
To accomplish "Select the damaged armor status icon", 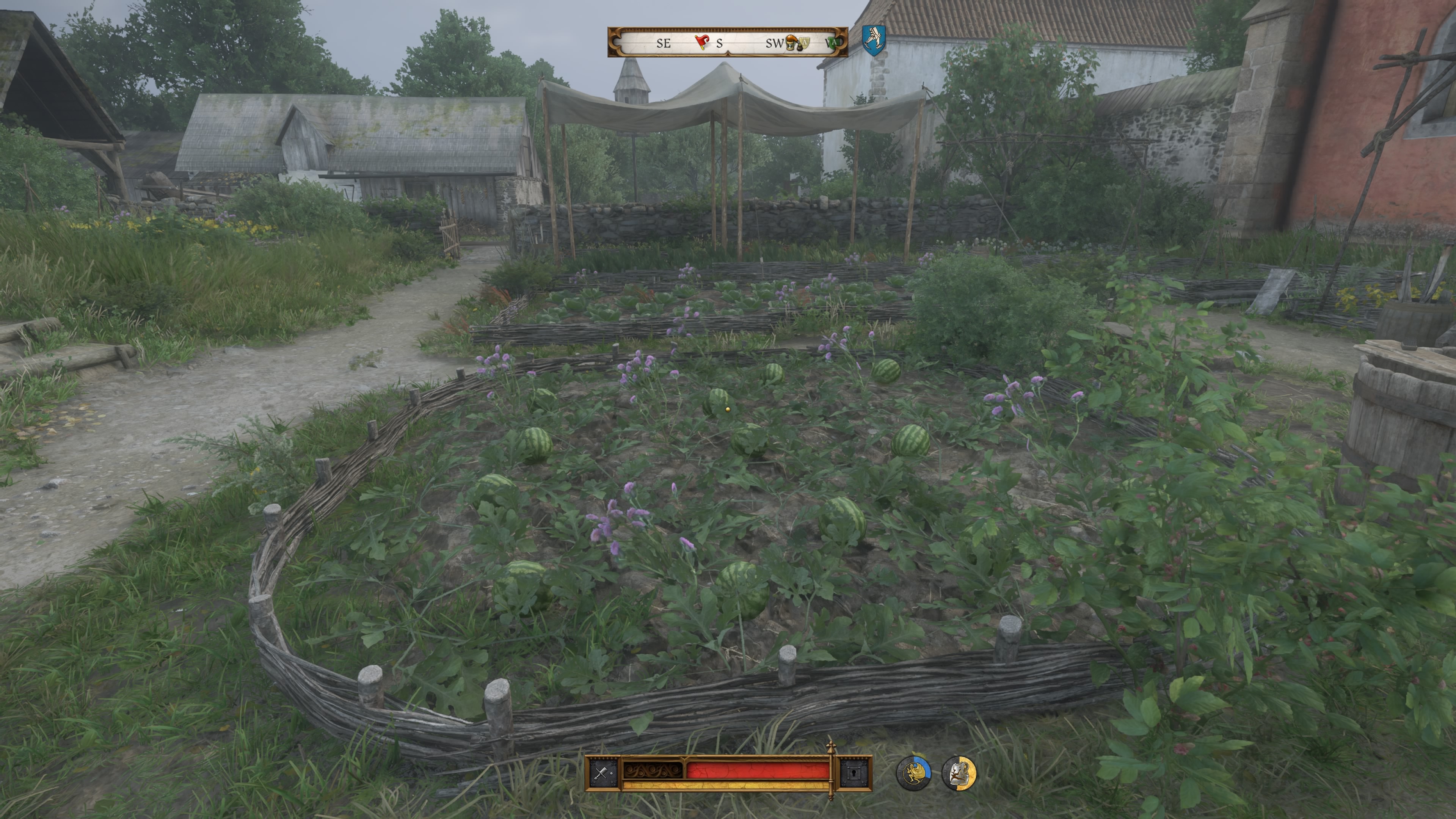I will 959,773.
